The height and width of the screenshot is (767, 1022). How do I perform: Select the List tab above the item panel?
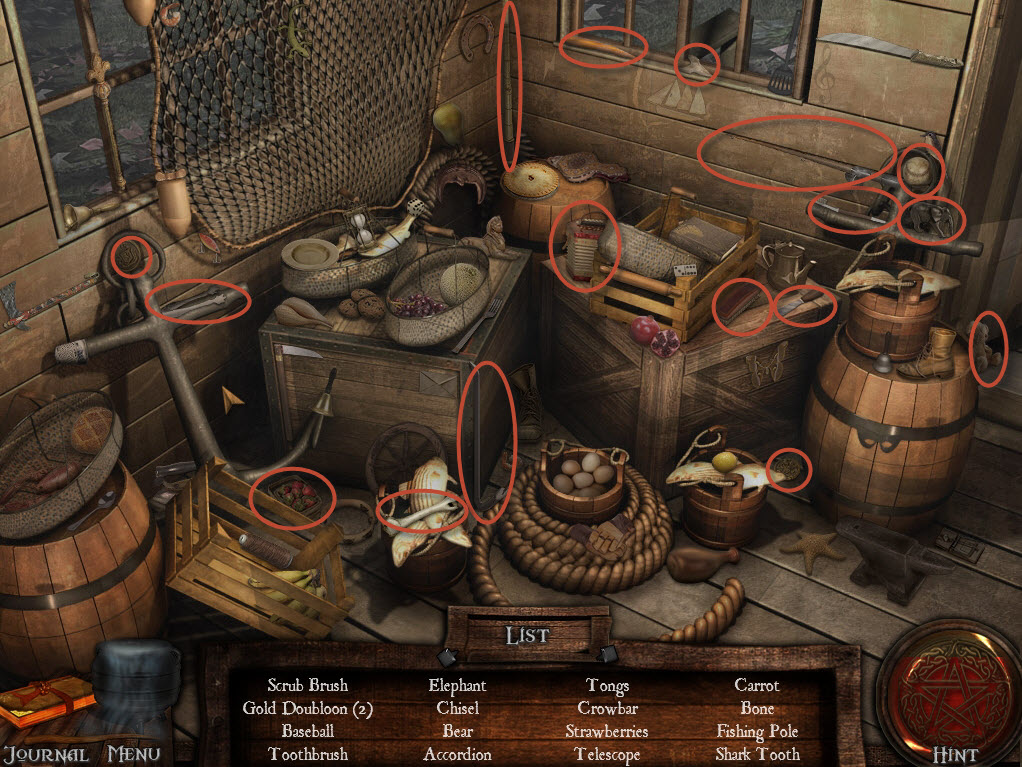[x=526, y=636]
